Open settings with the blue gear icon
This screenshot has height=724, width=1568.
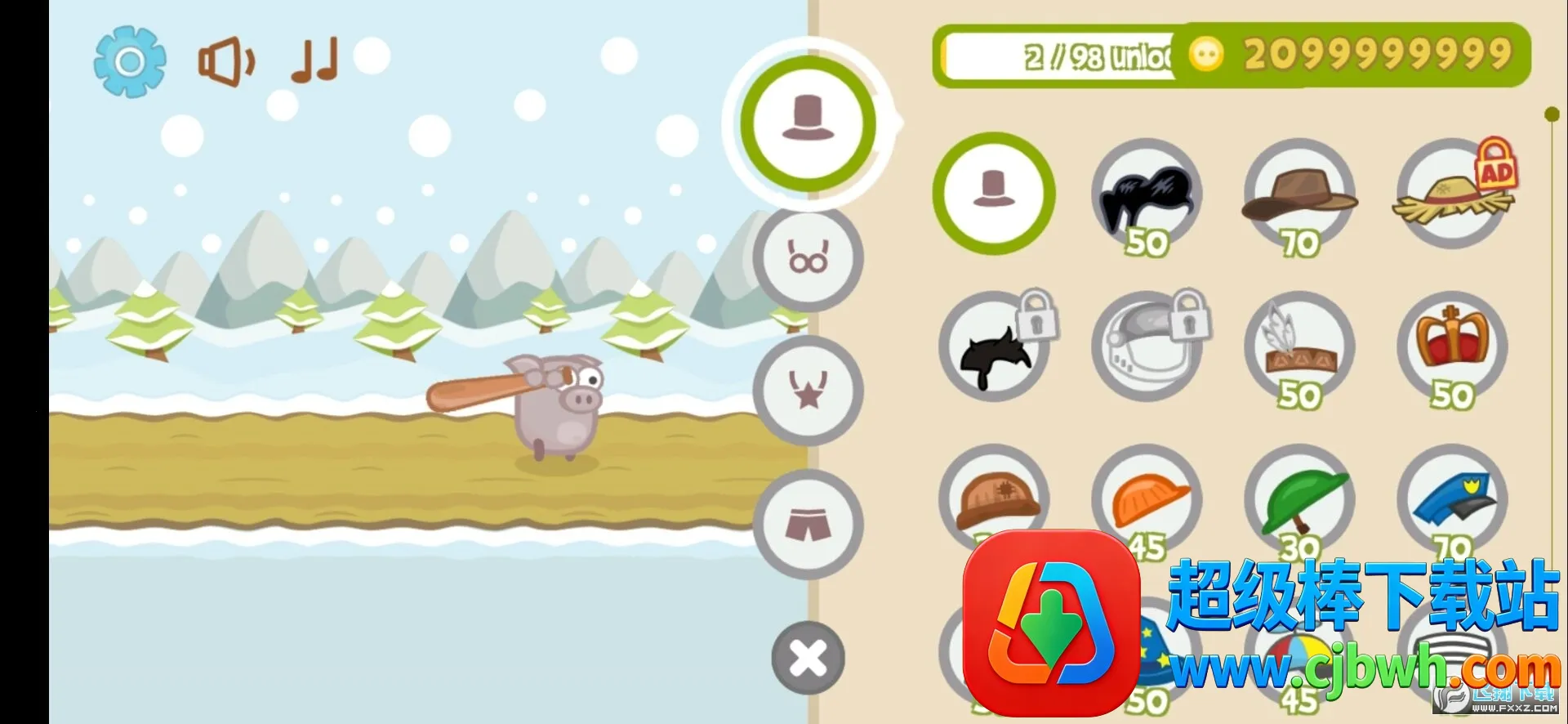129,61
